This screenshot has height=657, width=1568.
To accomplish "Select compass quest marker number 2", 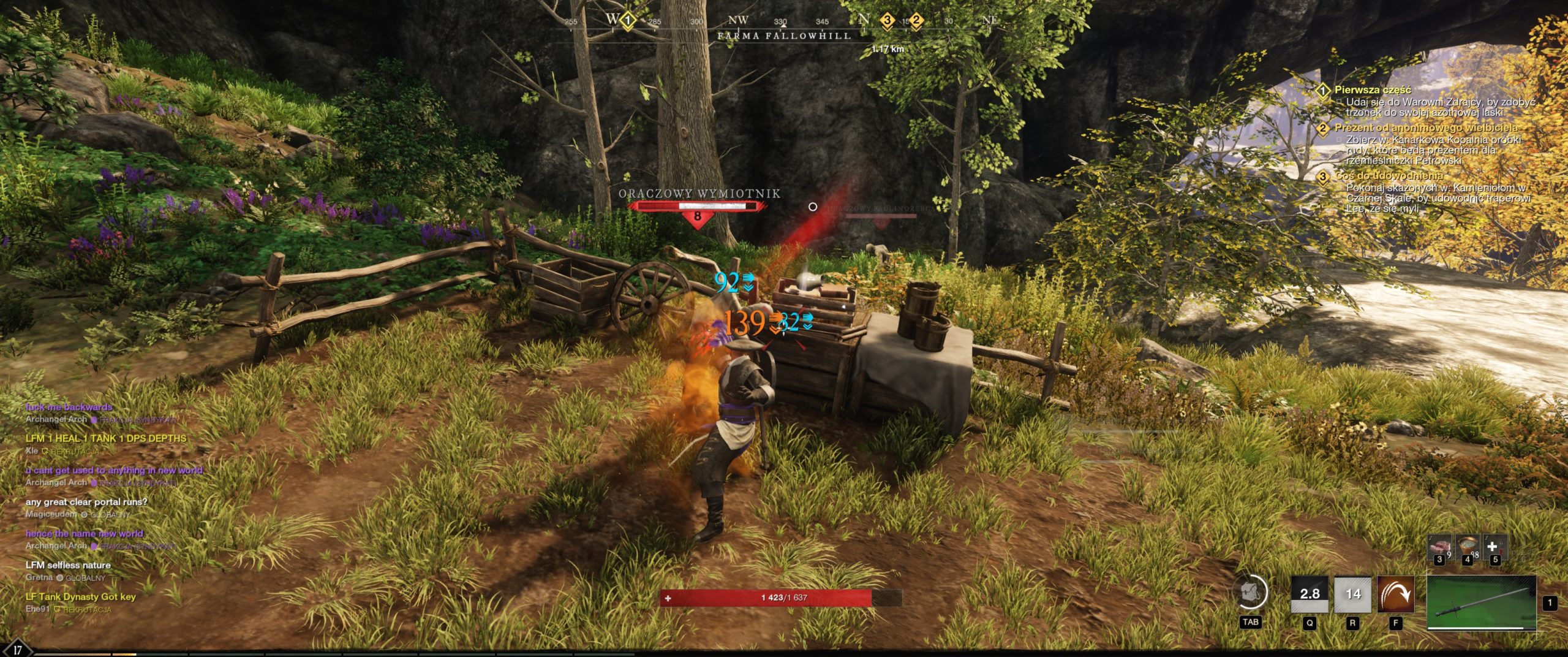I will [x=916, y=21].
